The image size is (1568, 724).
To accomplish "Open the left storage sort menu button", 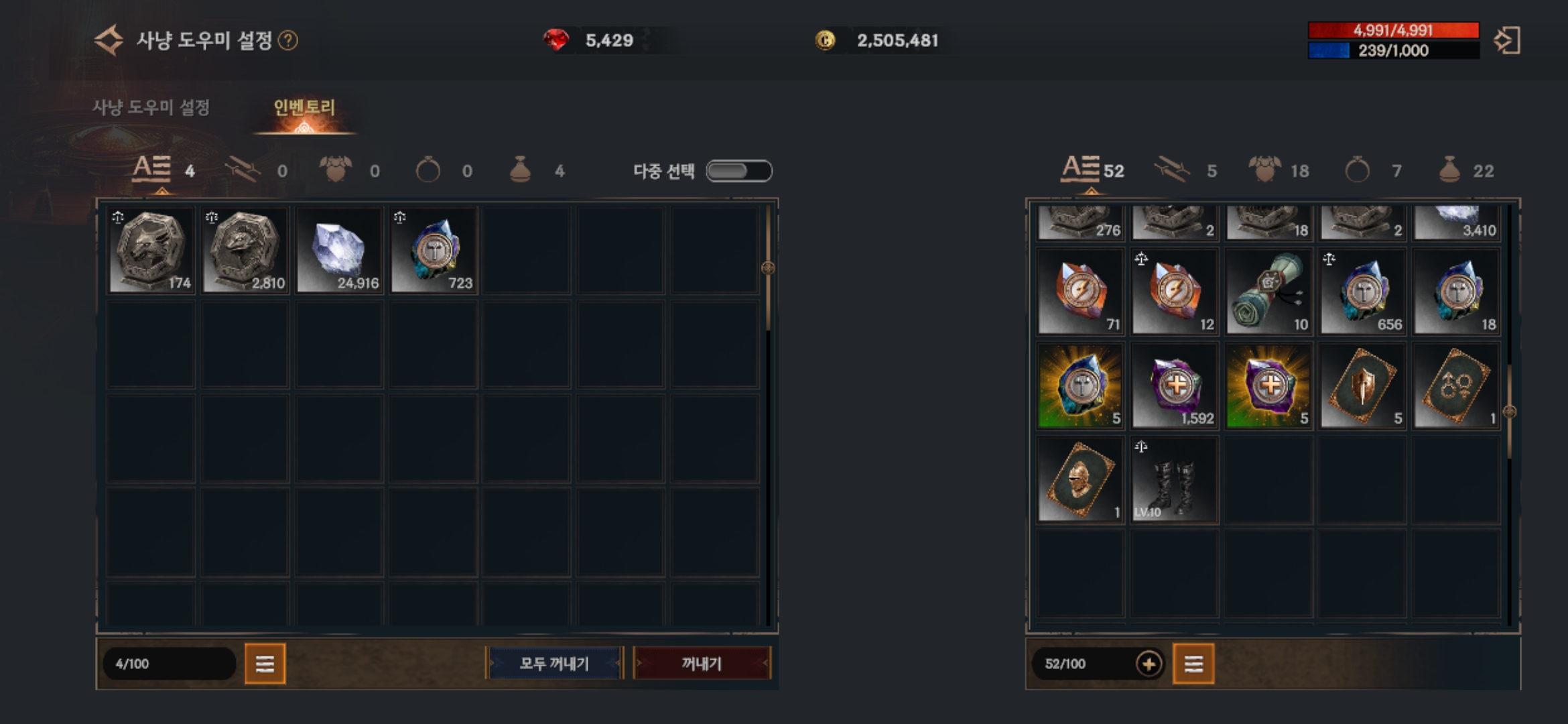I will [265, 664].
